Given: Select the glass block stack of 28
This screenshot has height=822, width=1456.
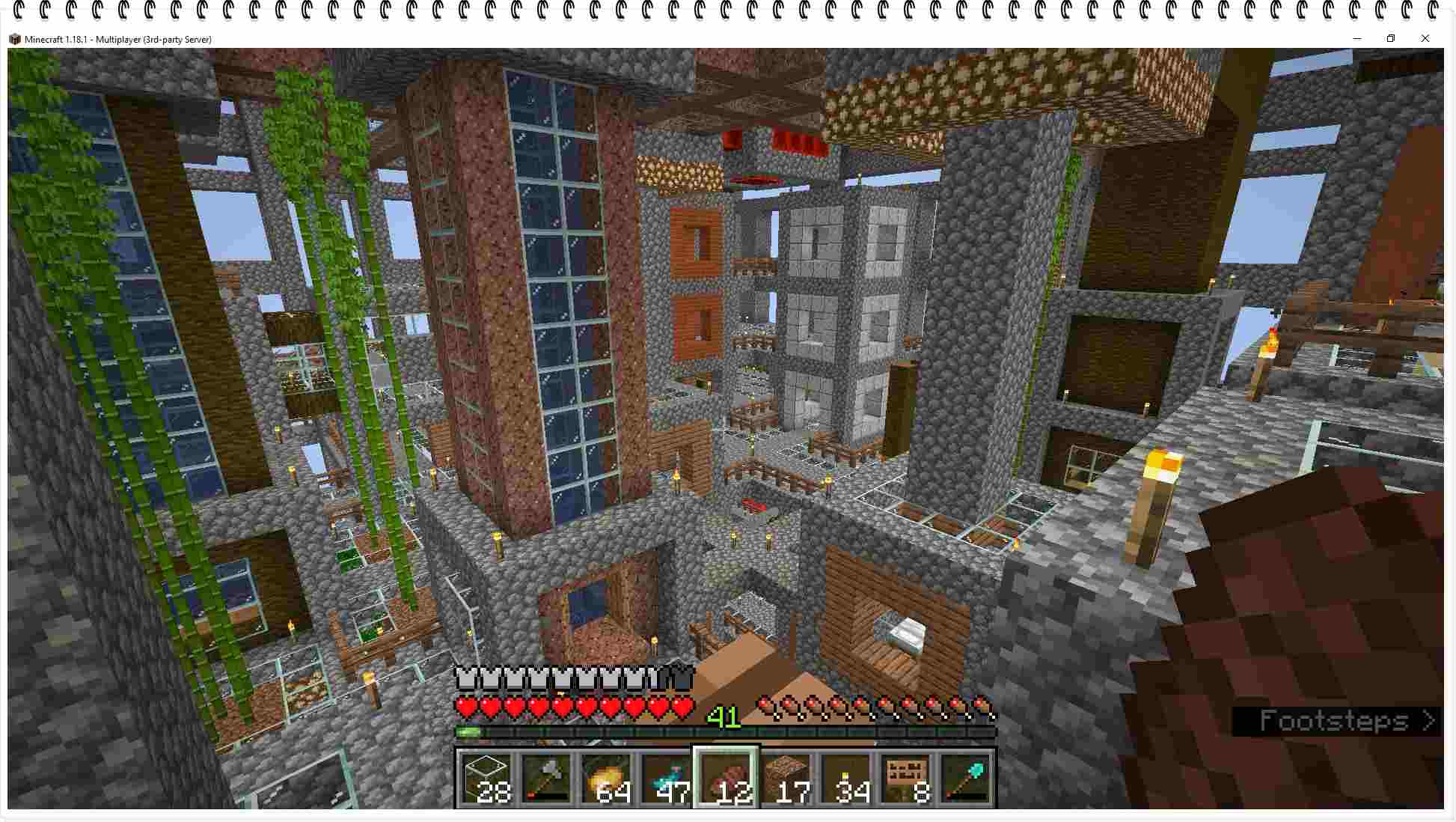Looking at the screenshot, I should 486,778.
